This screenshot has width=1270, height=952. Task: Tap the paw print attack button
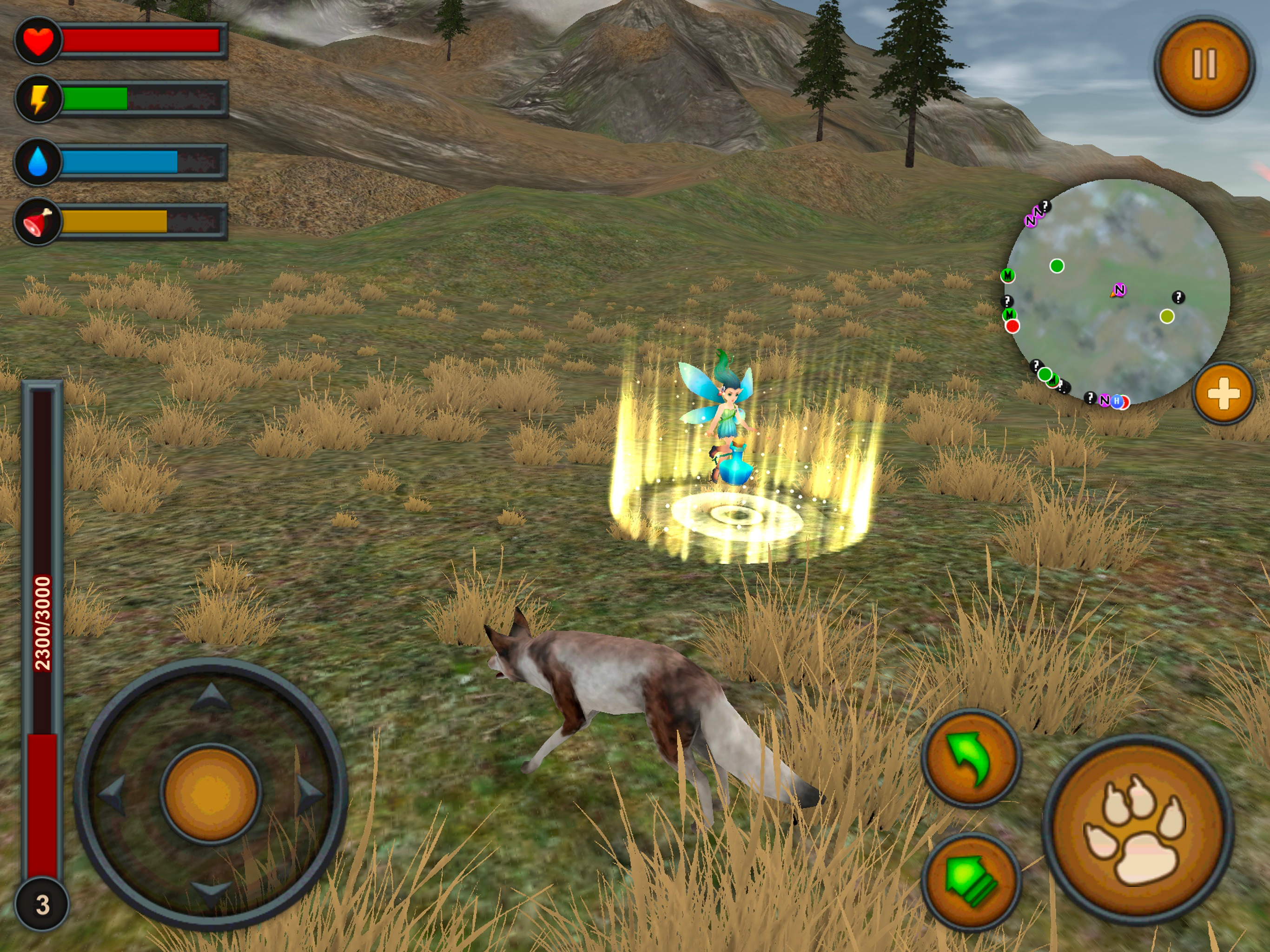[1138, 830]
